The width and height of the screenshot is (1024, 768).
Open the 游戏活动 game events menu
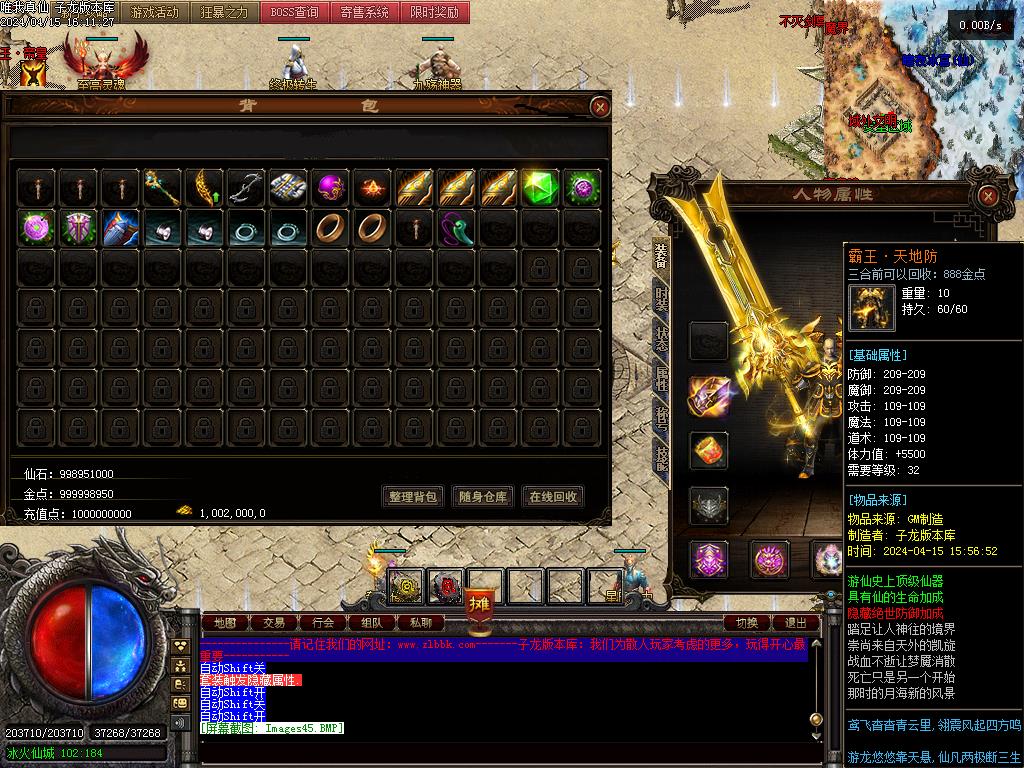[155, 13]
